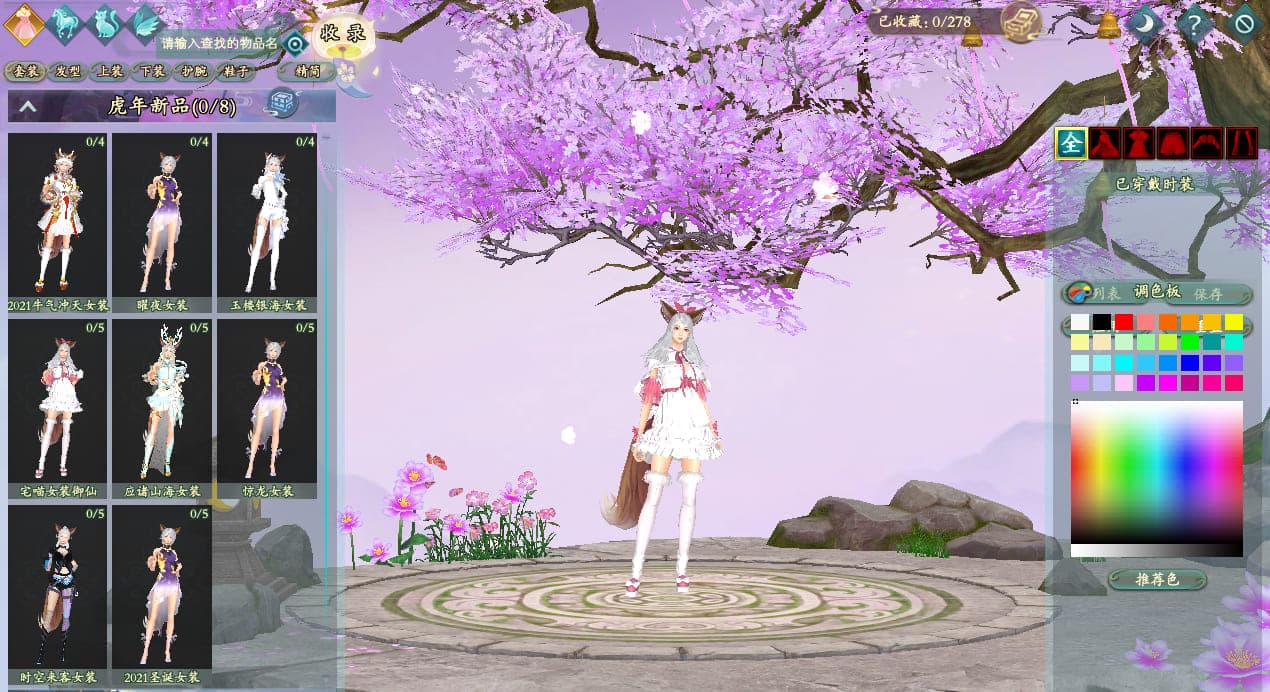Select the 全 all-parts dye button
Screen dimensions: 1270x692
point(1071,144)
